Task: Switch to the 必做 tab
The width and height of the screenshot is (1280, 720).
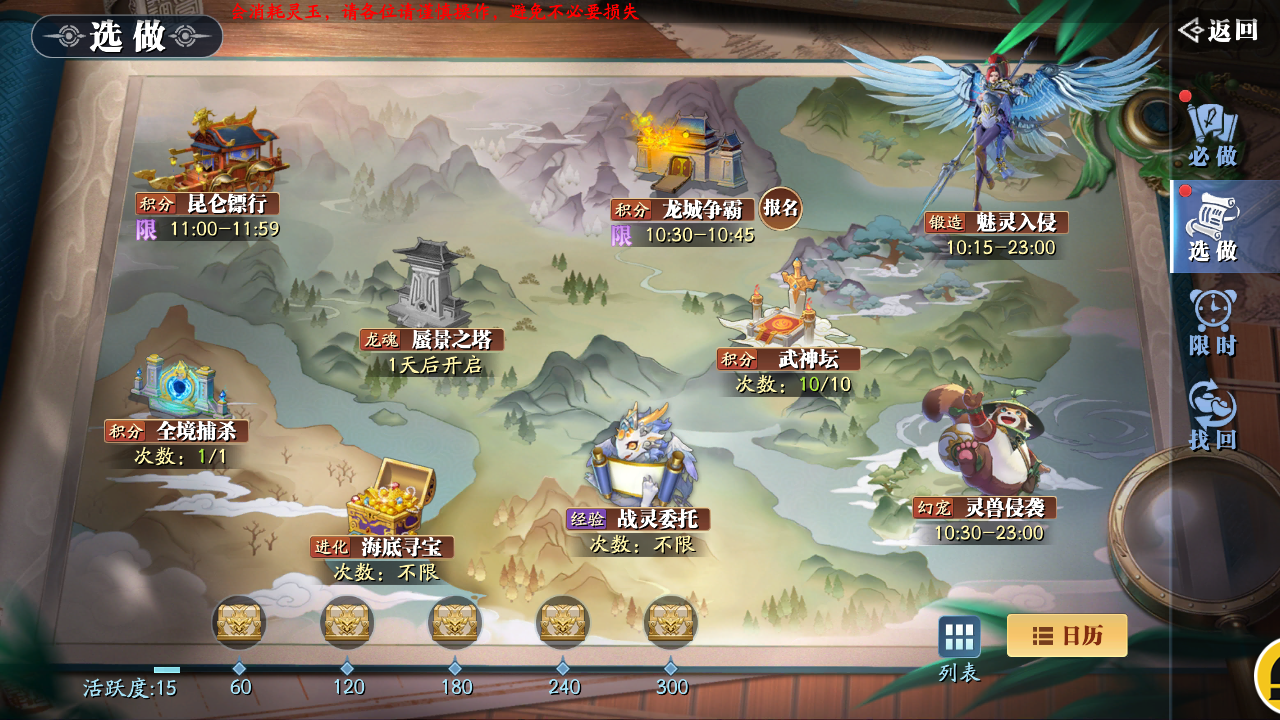Action: [x=1212, y=134]
